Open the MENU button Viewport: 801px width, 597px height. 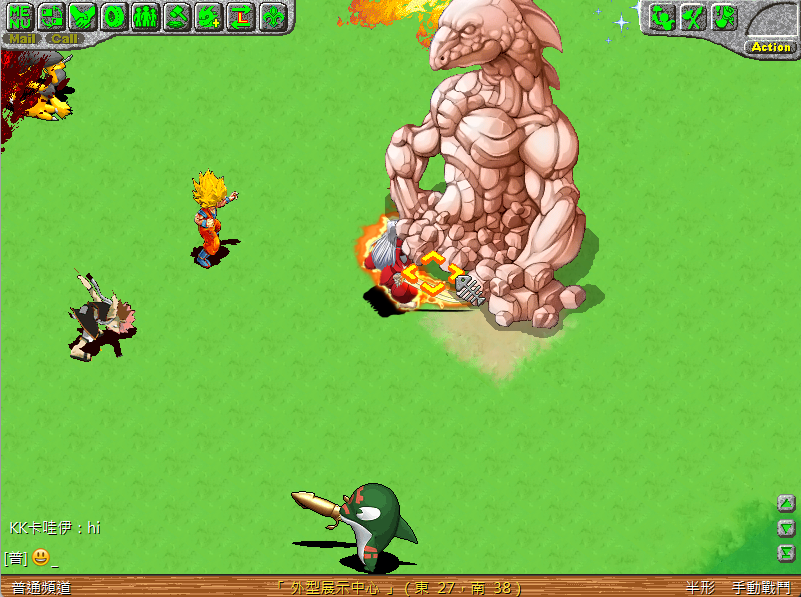coord(19,16)
